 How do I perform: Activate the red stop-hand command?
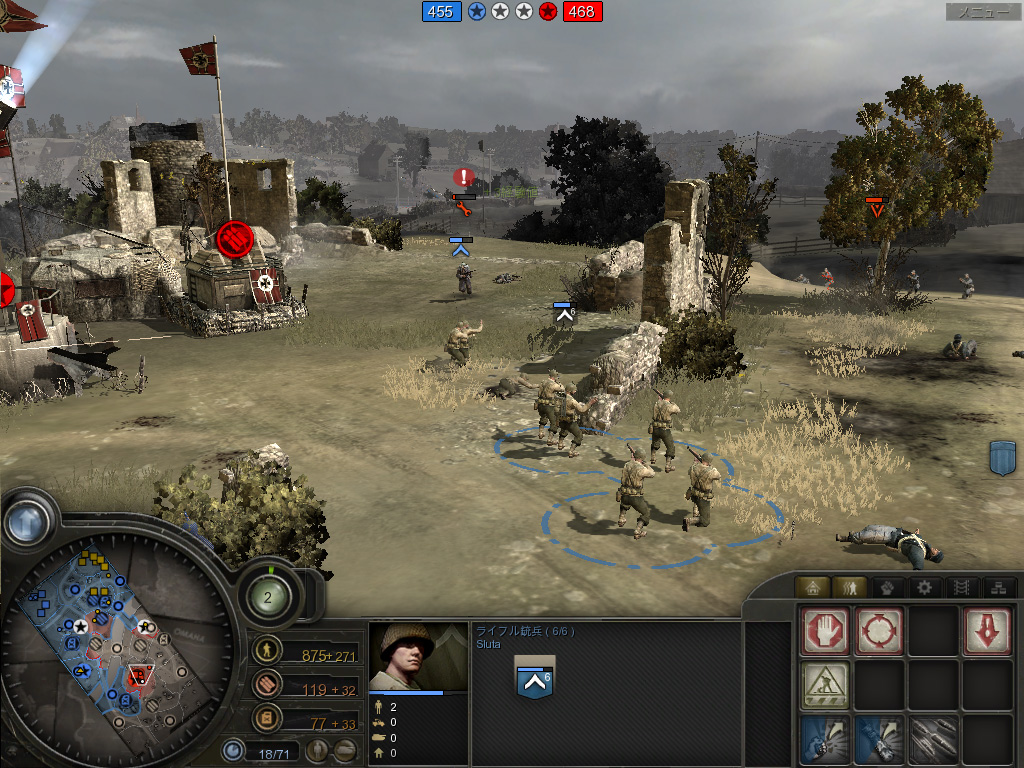point(825,632)
